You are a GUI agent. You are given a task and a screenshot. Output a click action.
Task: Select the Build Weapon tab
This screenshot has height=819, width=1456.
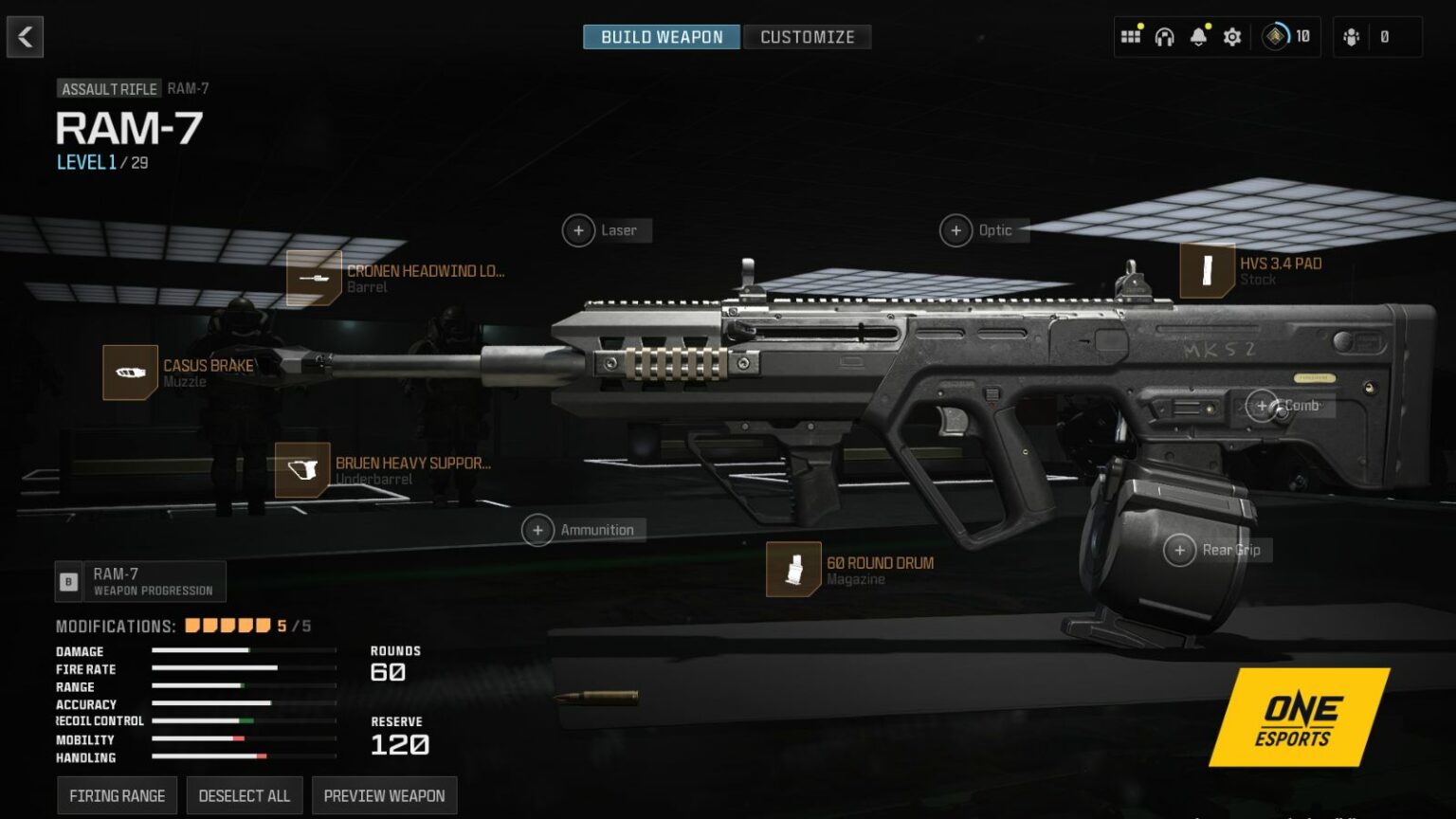[x=662, y=37]
